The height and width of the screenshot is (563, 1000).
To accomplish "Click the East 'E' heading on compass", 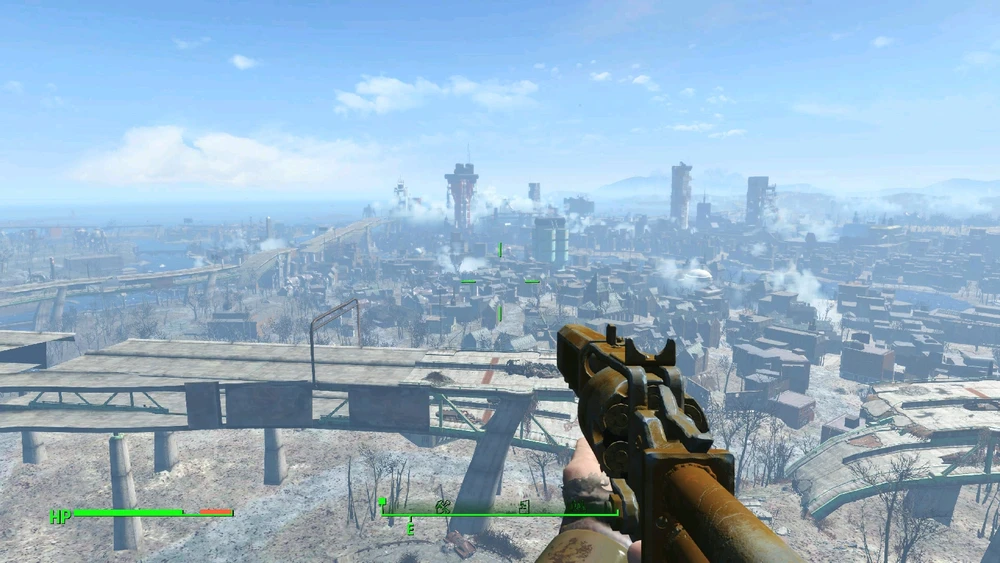I will pyautogui.click(x=410, y=529).
